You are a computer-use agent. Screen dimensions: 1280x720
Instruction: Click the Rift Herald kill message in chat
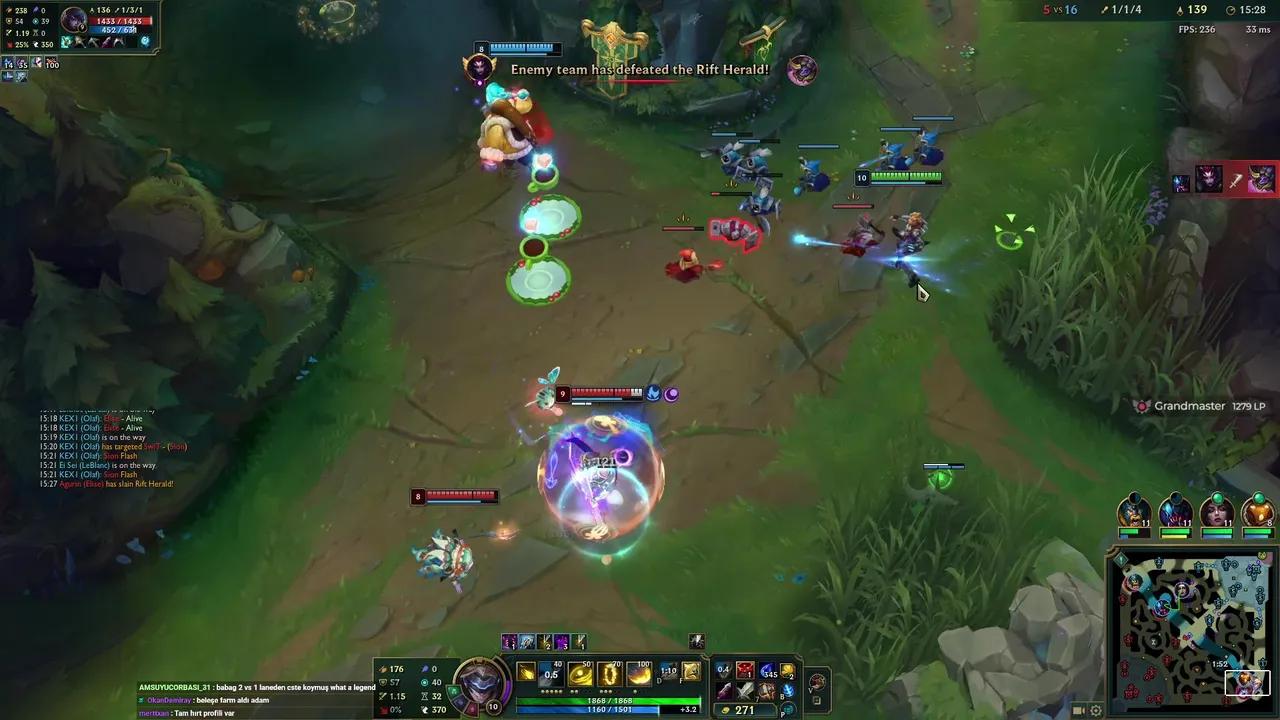(106, 484)
